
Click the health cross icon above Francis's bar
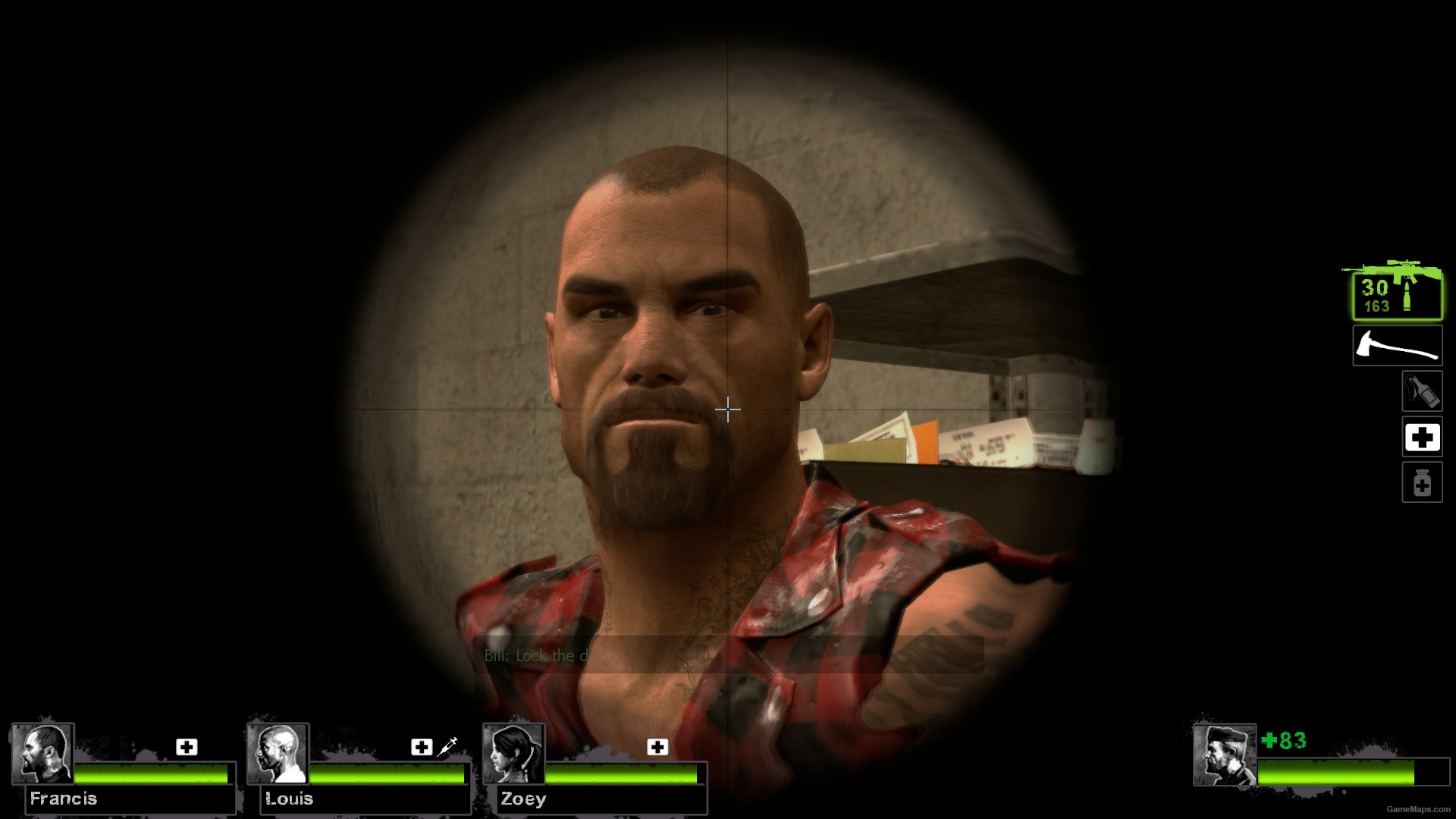point(186,747)
